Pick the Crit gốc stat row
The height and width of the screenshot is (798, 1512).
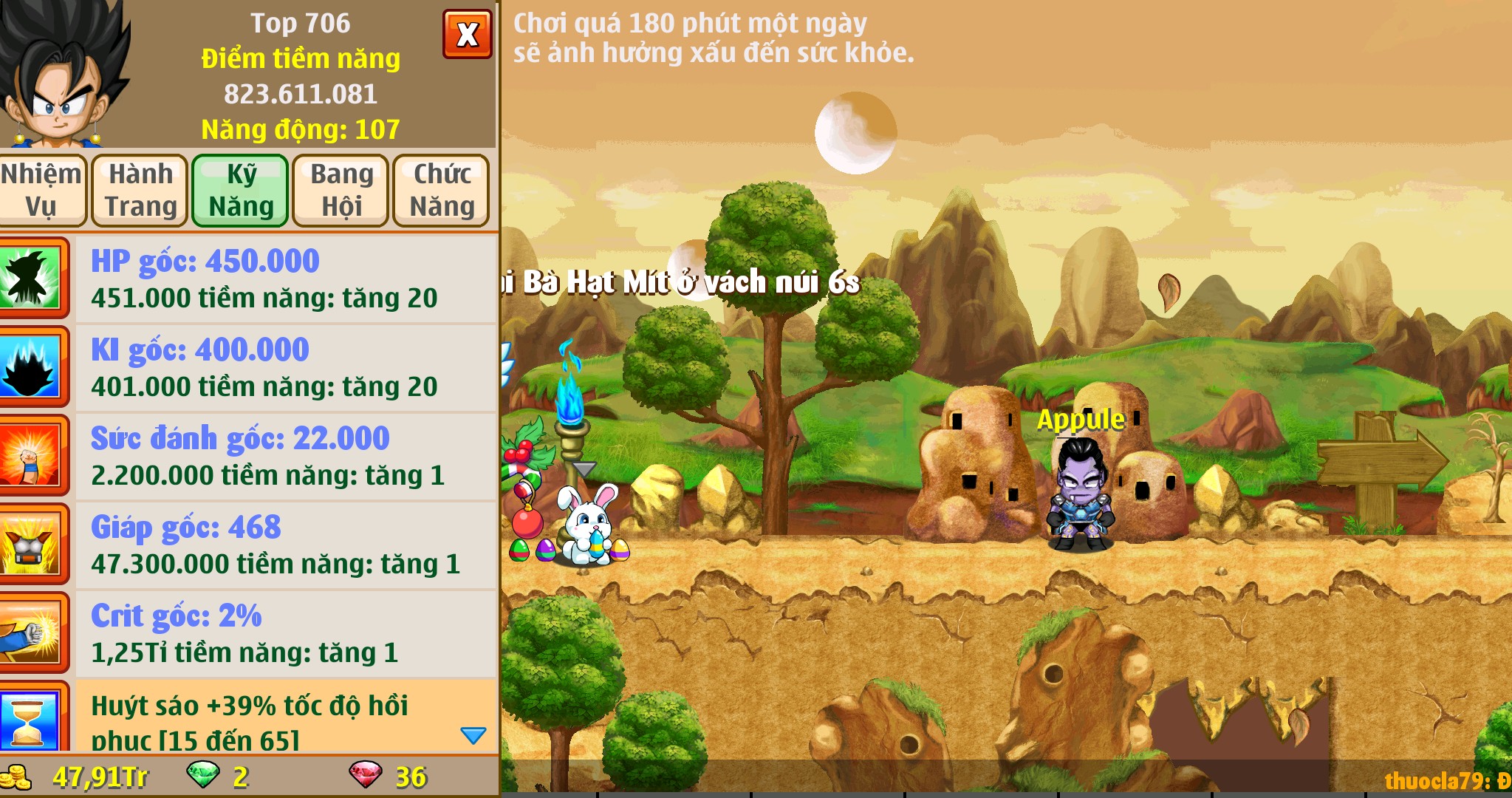(x=285, y=634)
